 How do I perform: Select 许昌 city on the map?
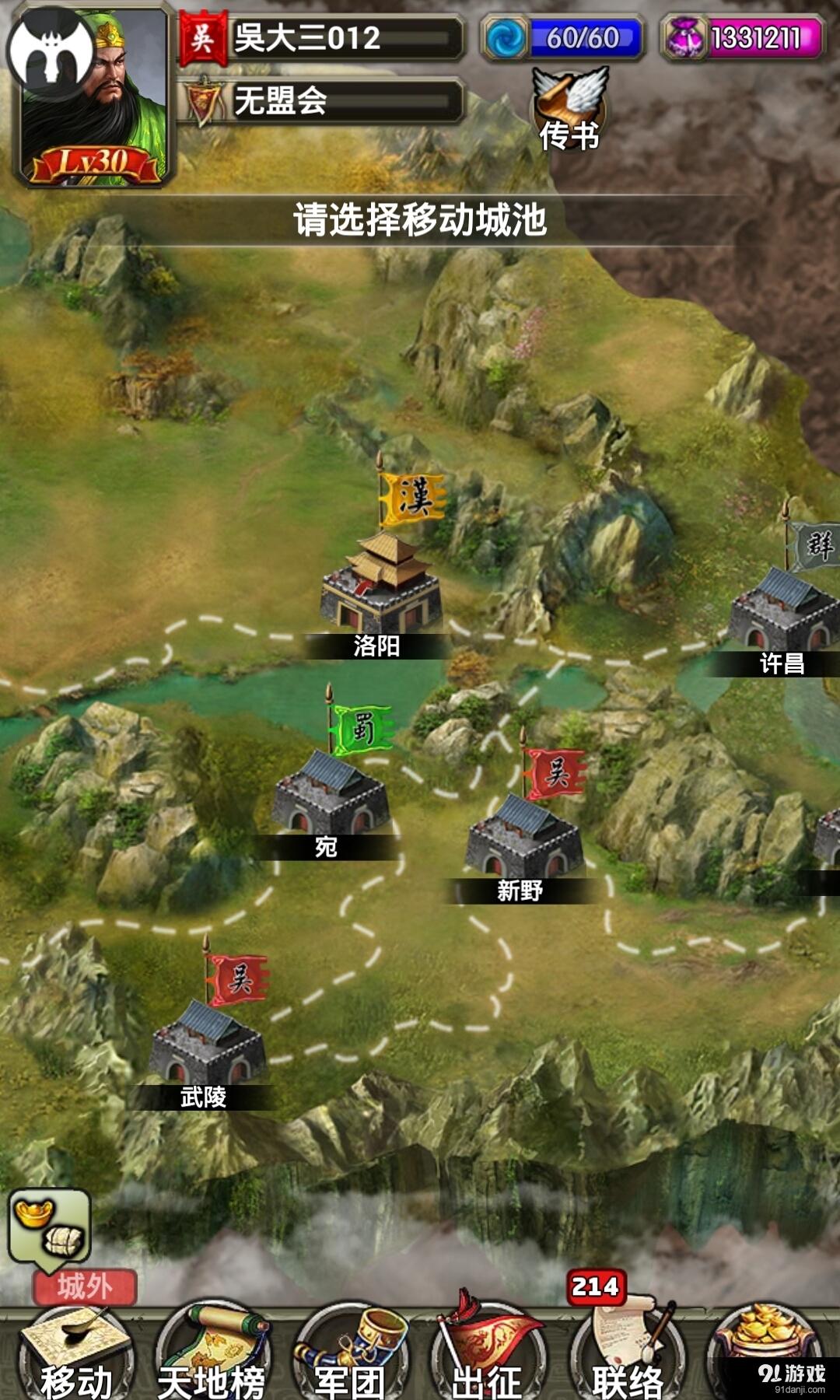[782, 614]
